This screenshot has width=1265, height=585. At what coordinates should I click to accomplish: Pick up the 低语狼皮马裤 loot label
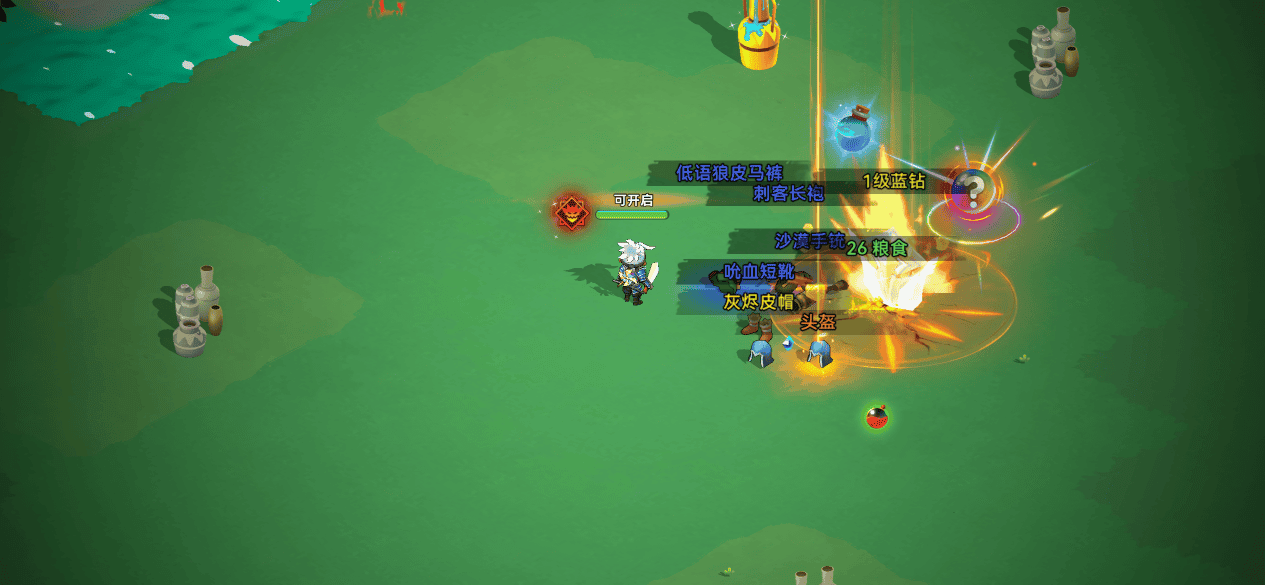[729, 173]
